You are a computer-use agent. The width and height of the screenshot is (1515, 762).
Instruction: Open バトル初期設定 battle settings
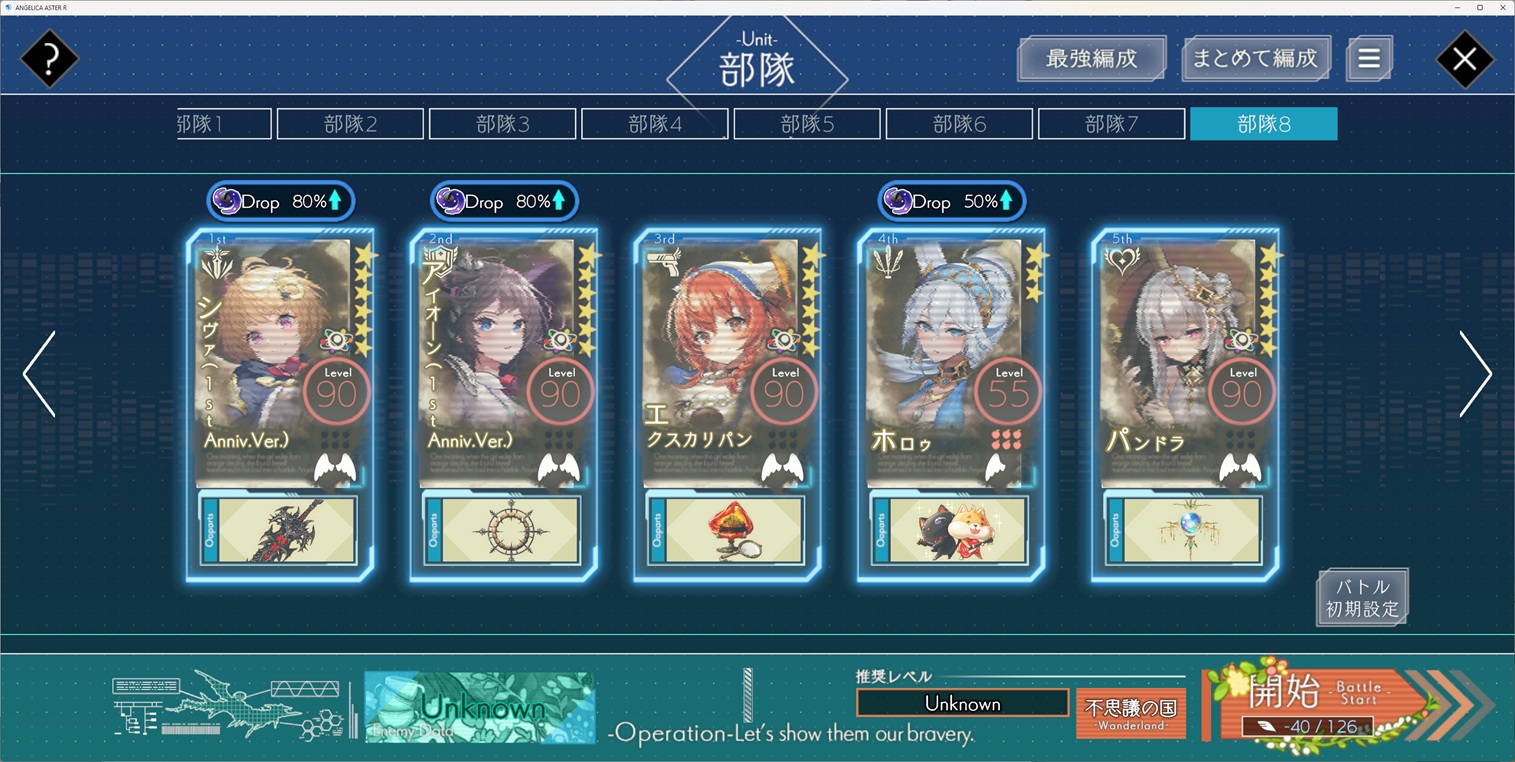coord(1362,598)
